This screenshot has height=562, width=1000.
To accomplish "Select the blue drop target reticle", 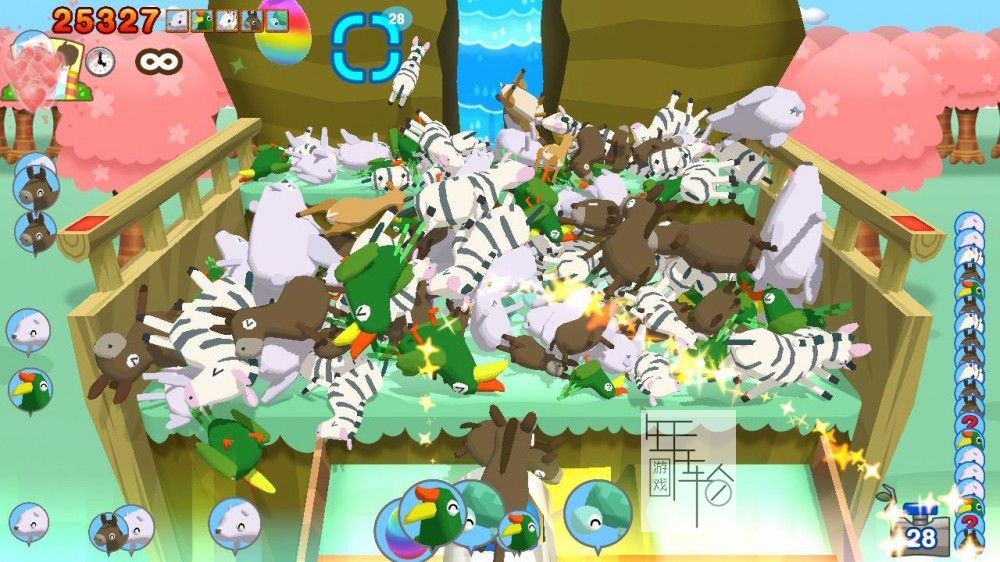I will (x=366, y=47).
